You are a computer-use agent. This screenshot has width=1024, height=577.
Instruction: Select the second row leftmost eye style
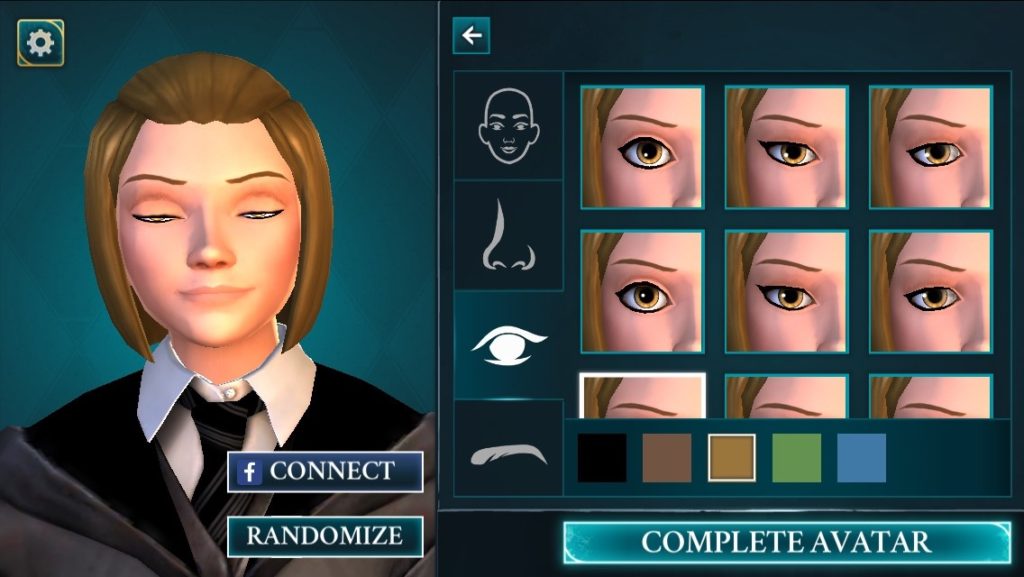click(642, 292)
